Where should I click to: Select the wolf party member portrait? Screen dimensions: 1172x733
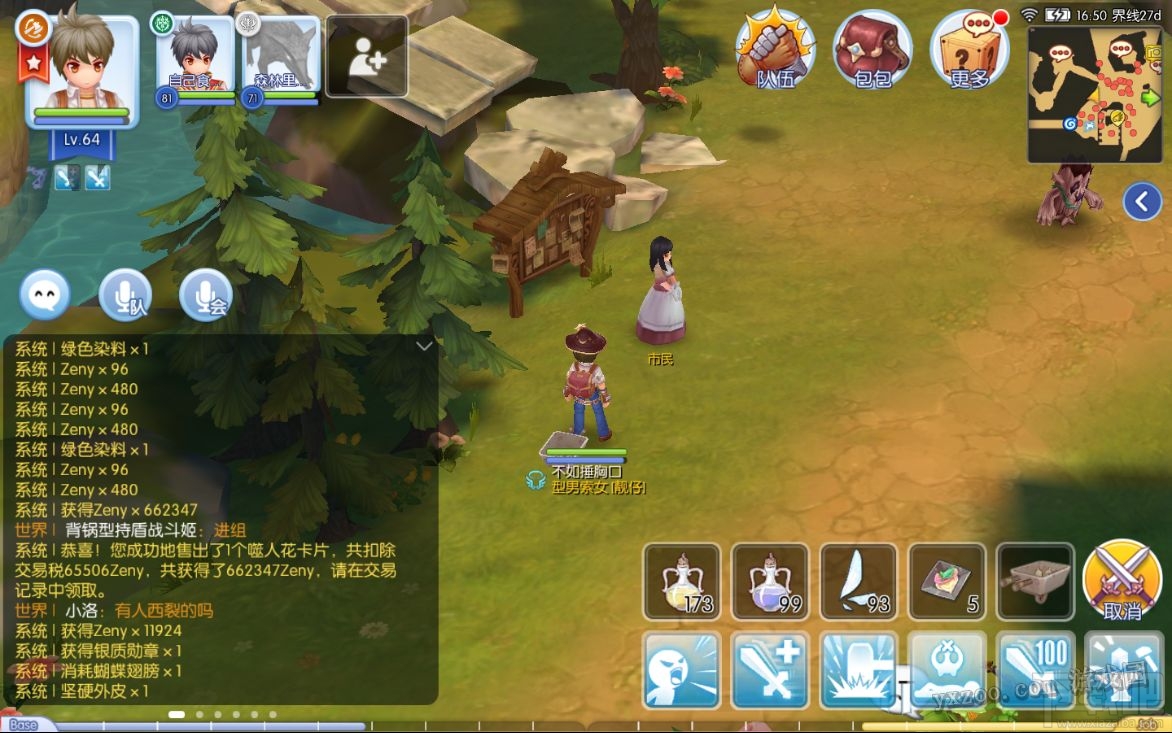coord(281,57)
